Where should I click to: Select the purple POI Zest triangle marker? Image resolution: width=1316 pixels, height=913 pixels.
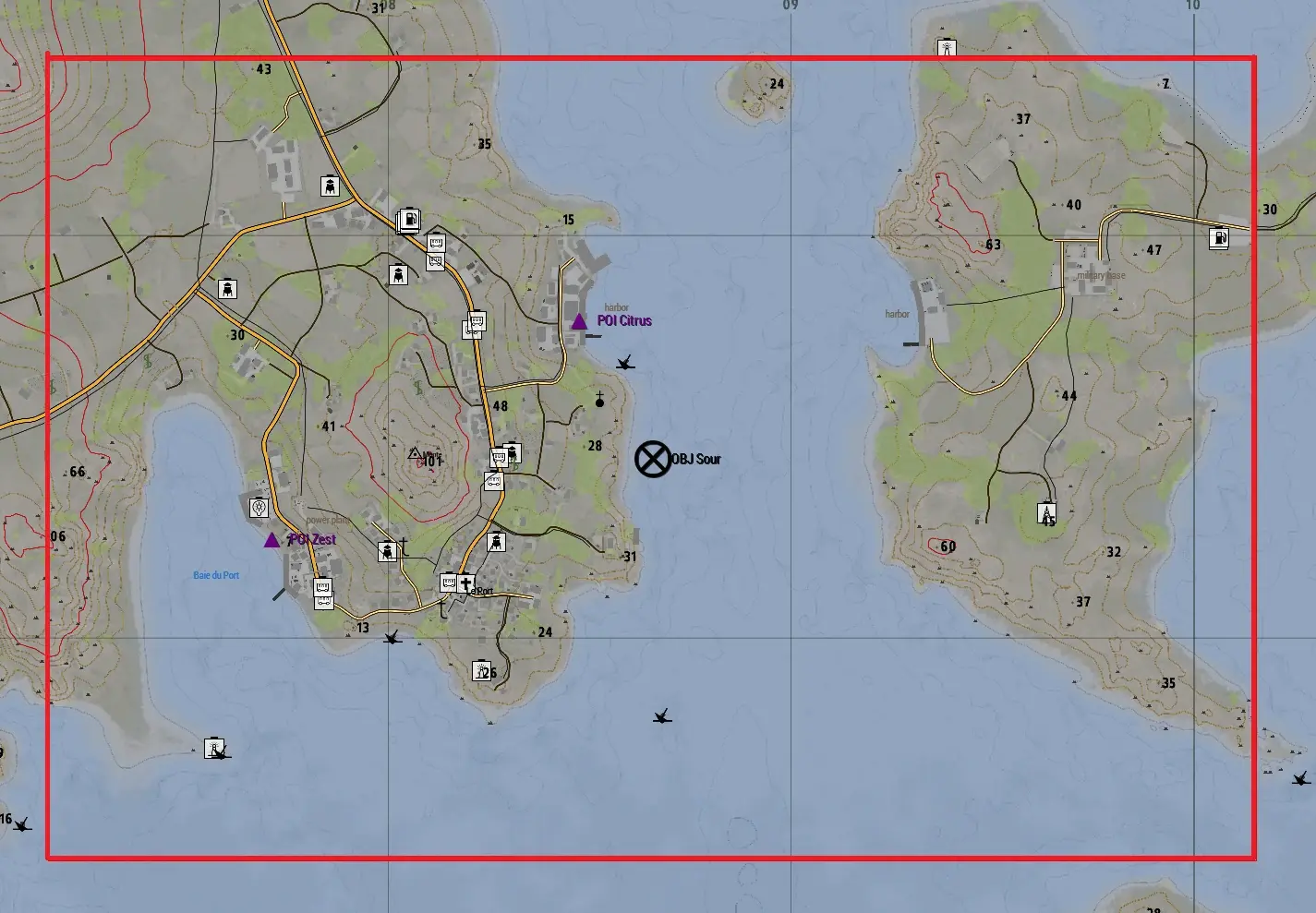271,539
